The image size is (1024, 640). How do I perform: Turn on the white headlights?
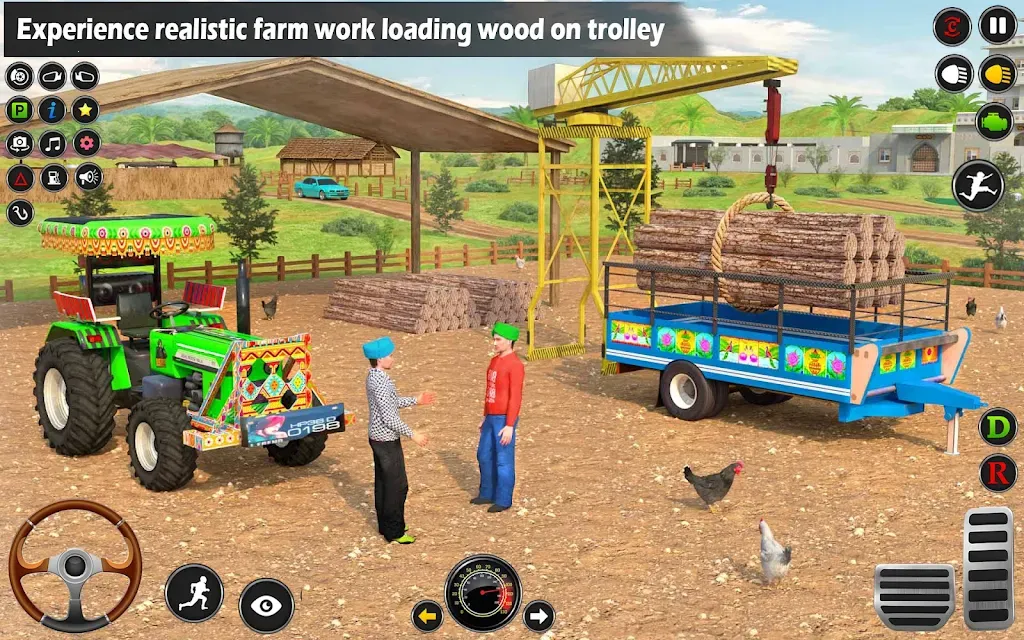[x=954, y=73]
